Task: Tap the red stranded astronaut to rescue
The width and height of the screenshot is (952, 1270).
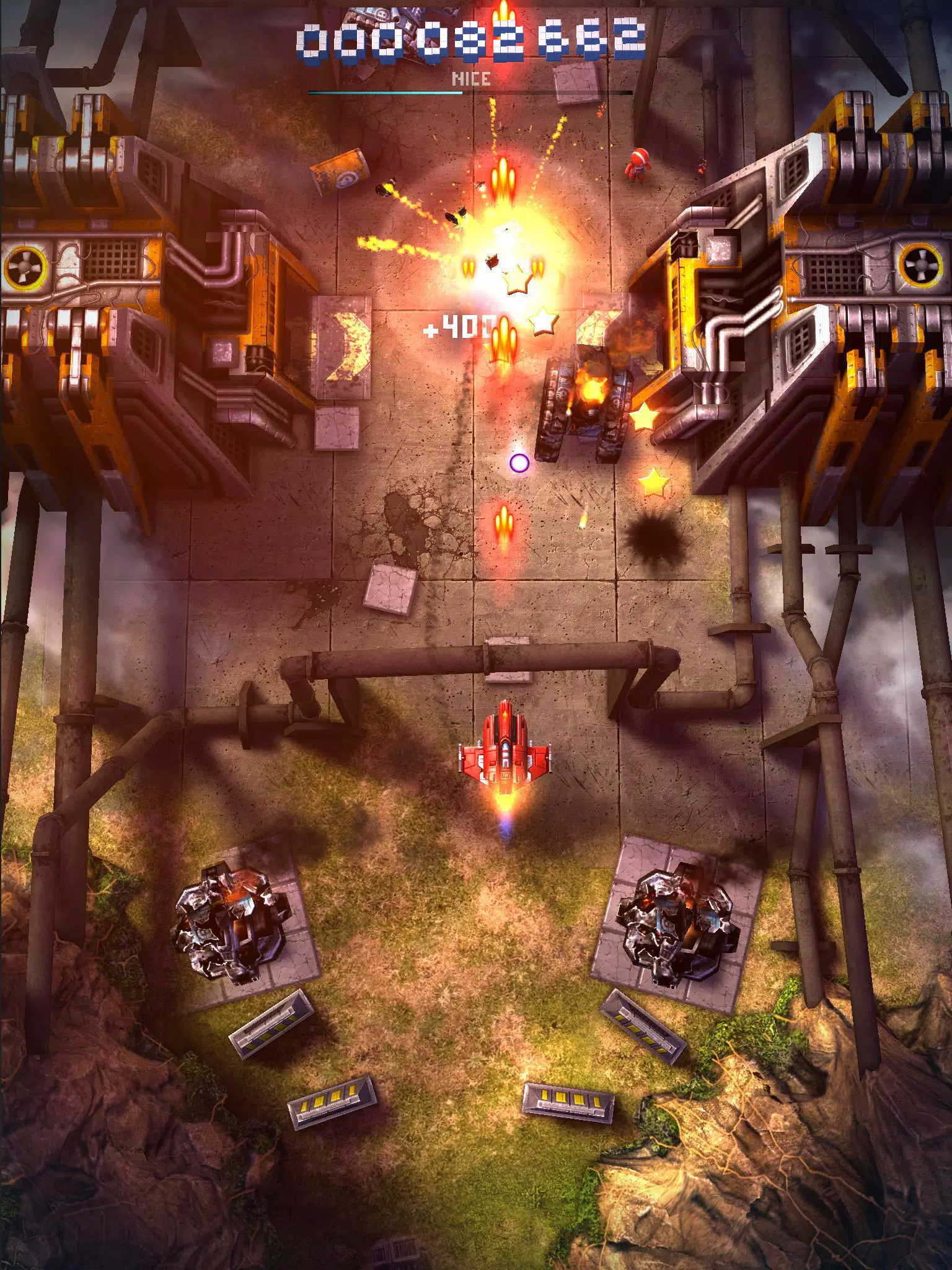Action: [x=638, y=163]
